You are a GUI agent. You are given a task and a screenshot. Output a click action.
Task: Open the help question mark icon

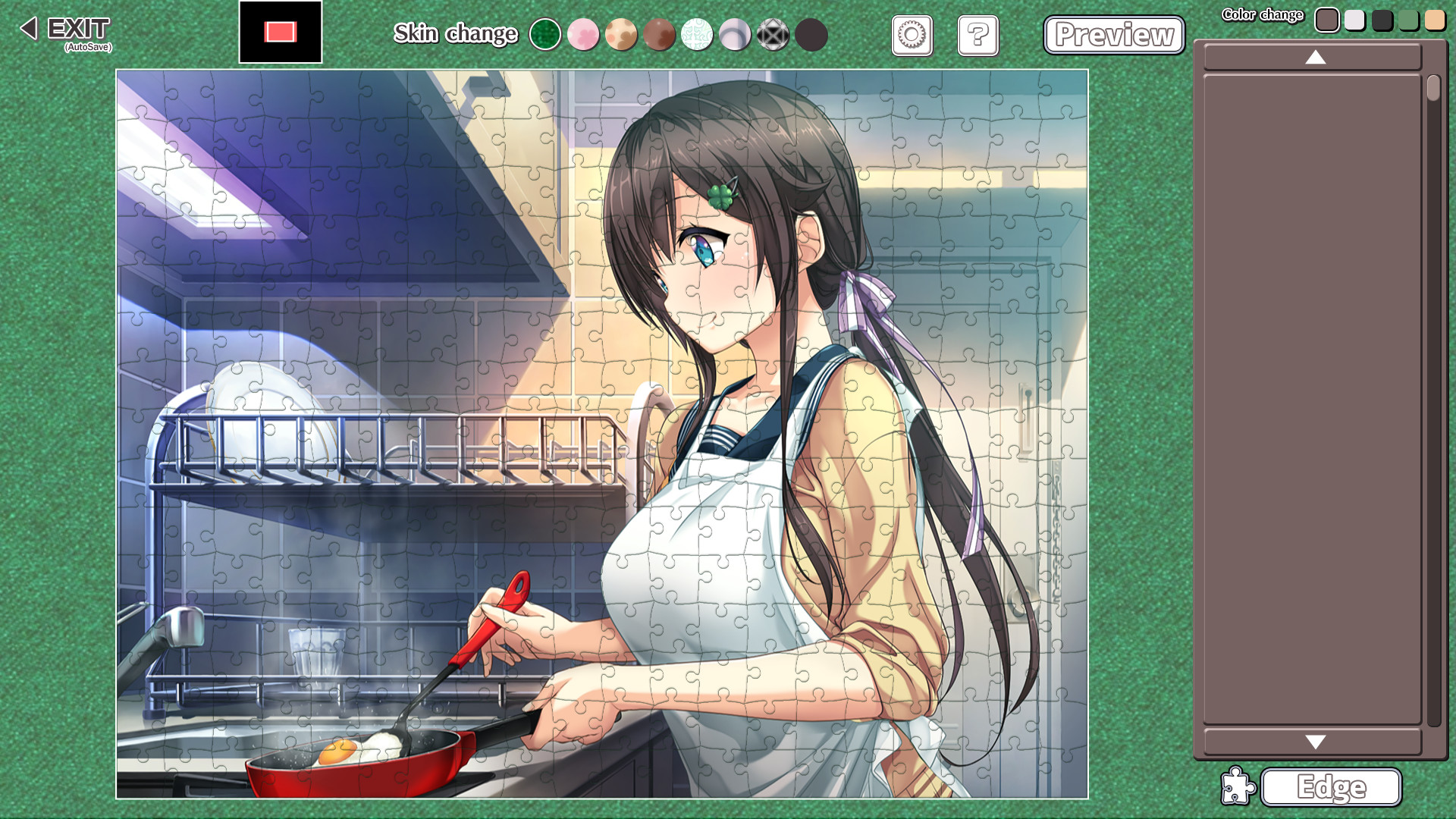pyautogui.click(x=977, y=35)
